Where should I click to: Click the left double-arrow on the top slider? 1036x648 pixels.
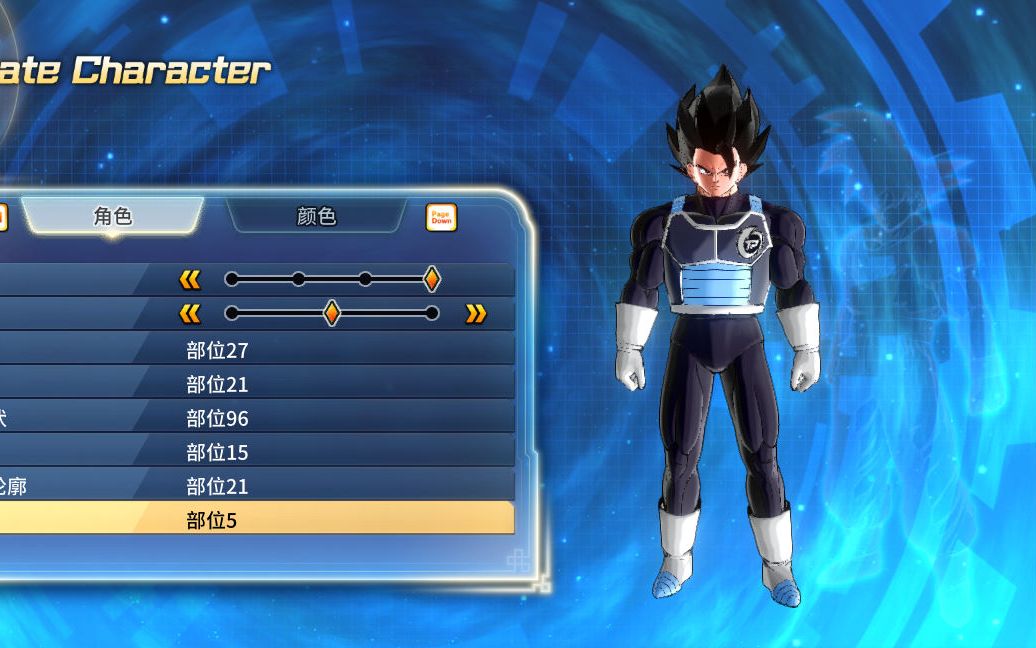(x=190, y=280)
